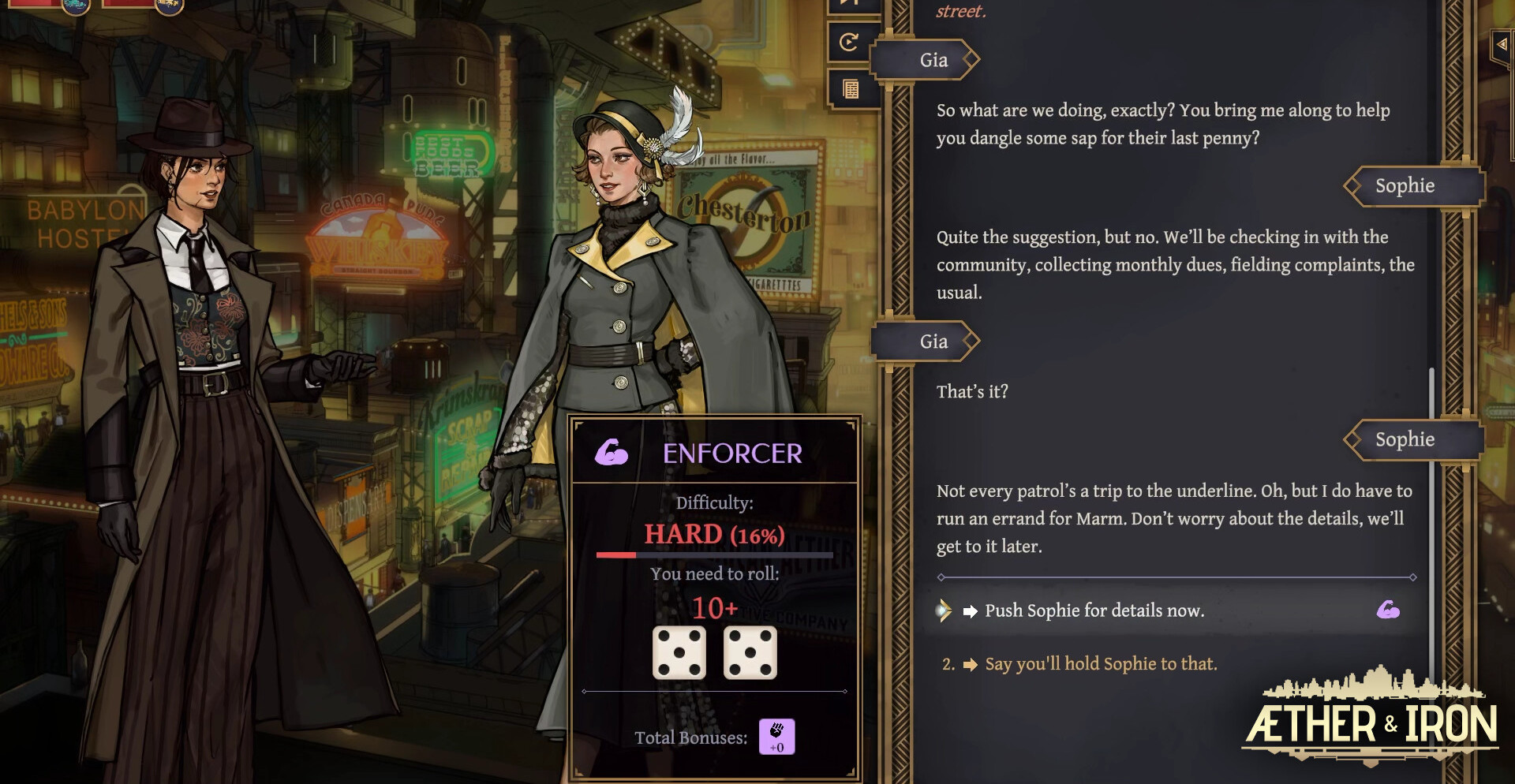
Task: Choose "Push Sophie for details now."
Action: pyautogui.click(x=1094, y=610)
